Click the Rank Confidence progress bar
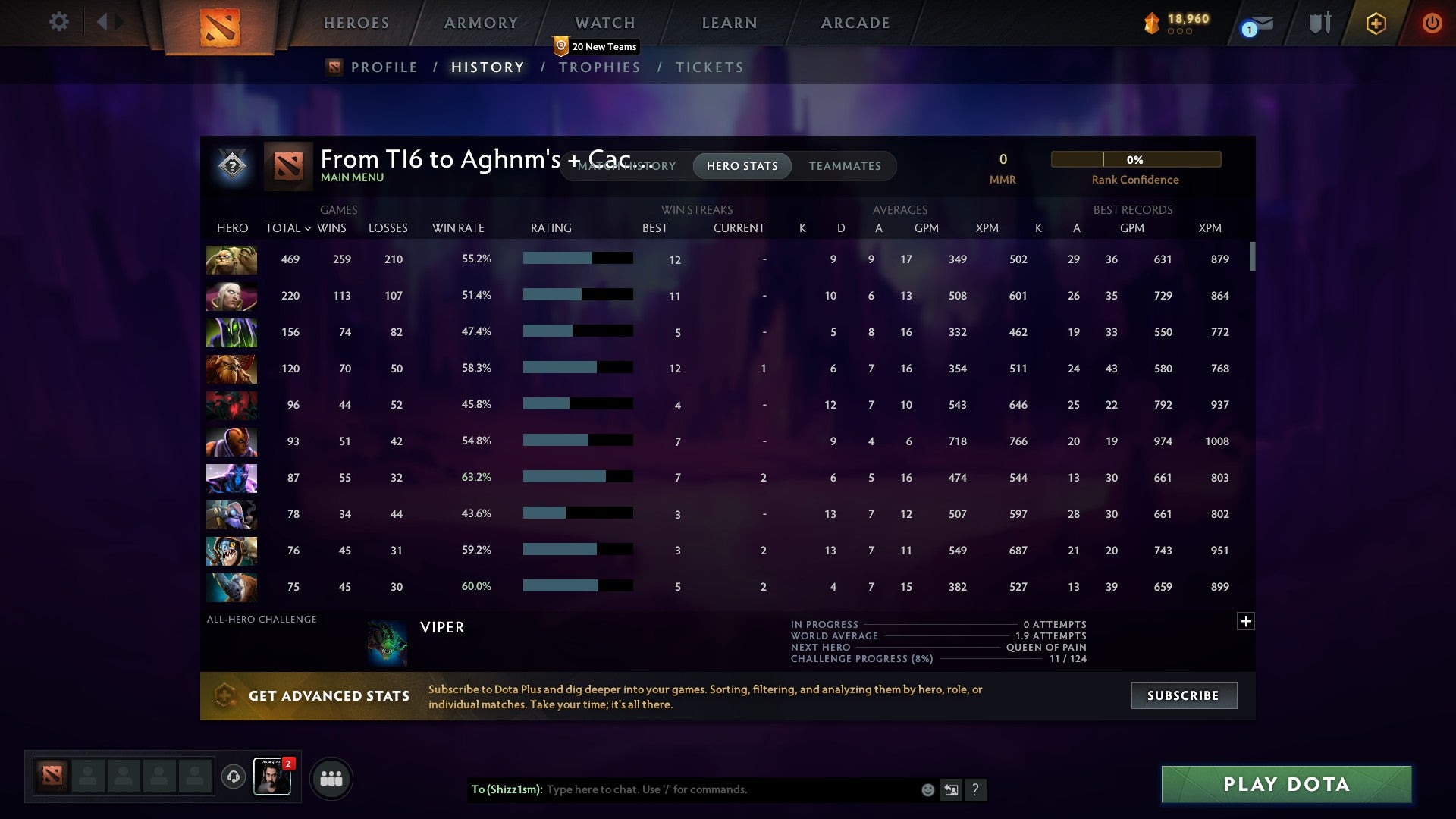 coord(1135,159)
